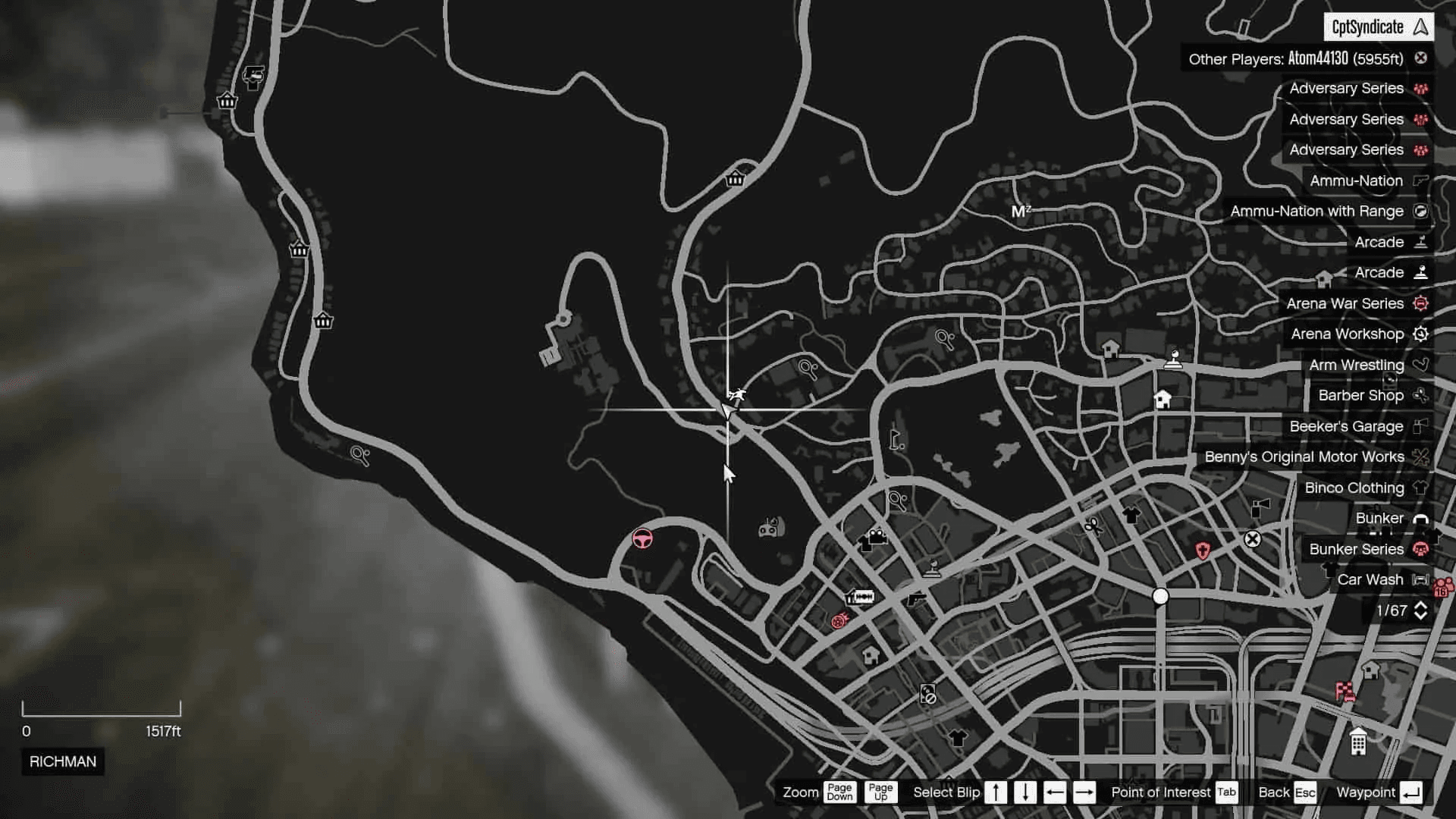Open the highlighted Bunker Series legend entry
This screenshot has height=819, width=1456.
(1357, 549)
